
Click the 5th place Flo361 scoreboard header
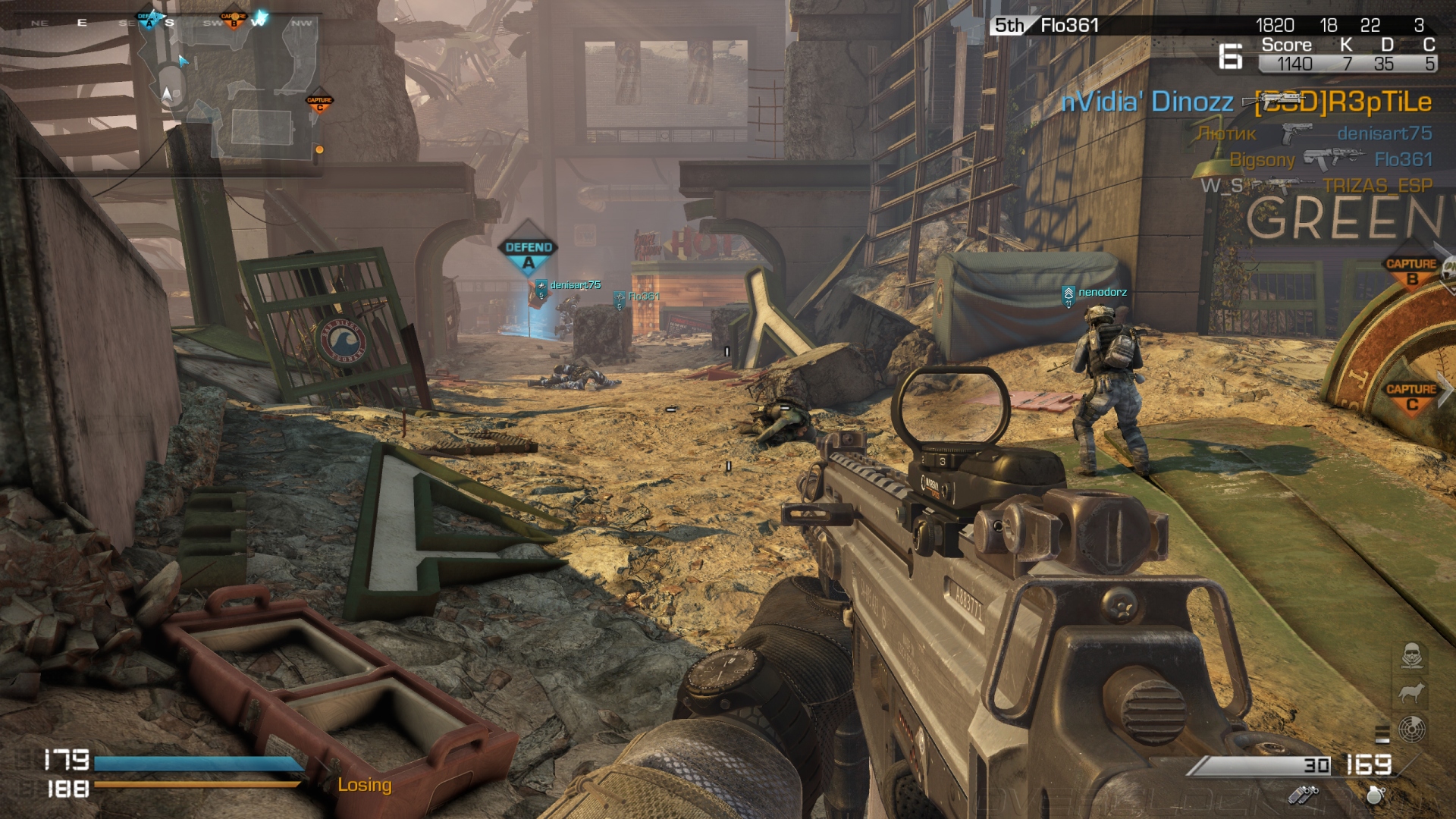click(1046, 26)
